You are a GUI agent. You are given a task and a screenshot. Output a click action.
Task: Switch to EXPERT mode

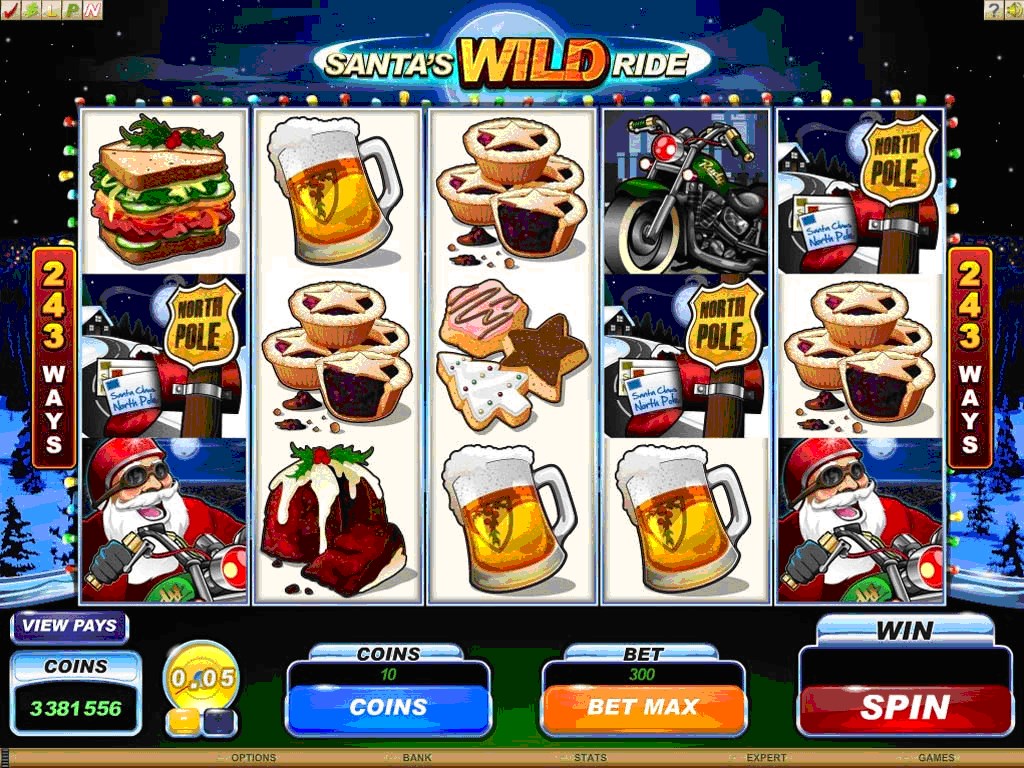(x=766, y=758)
